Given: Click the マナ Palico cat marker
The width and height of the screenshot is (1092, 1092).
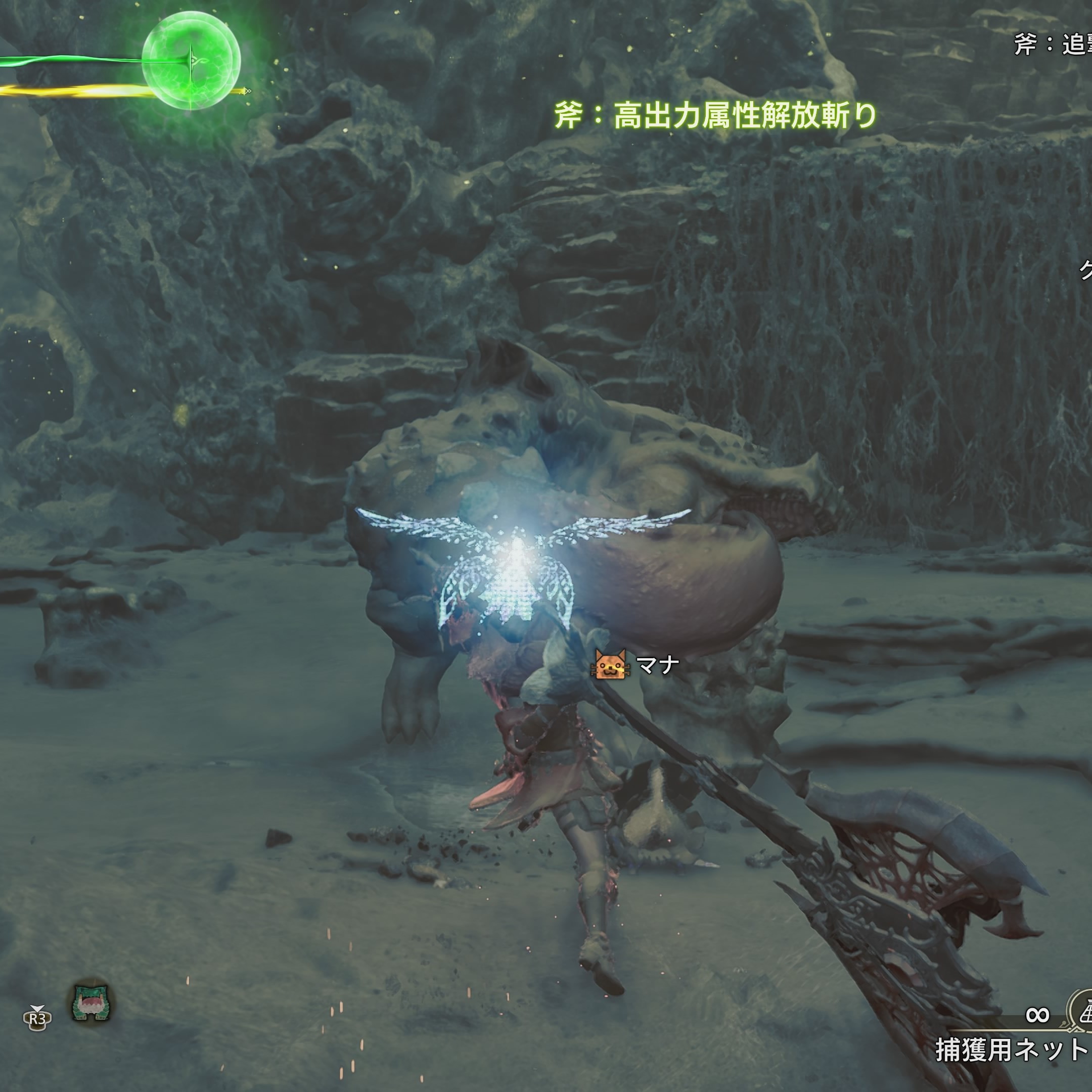Looking at the screenshot, I should [610, 665].
